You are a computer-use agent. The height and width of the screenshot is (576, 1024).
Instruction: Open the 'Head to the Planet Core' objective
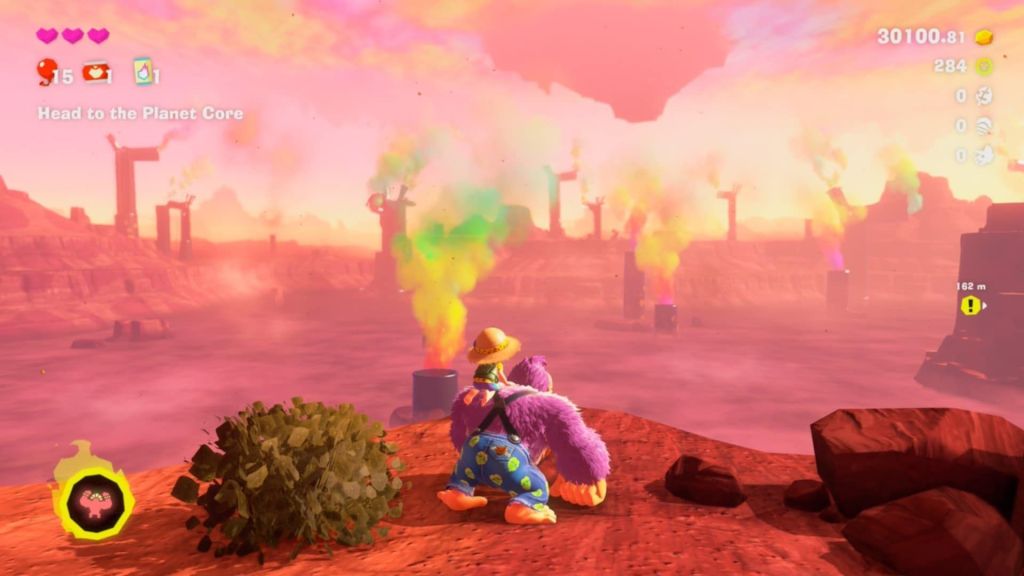140,113
